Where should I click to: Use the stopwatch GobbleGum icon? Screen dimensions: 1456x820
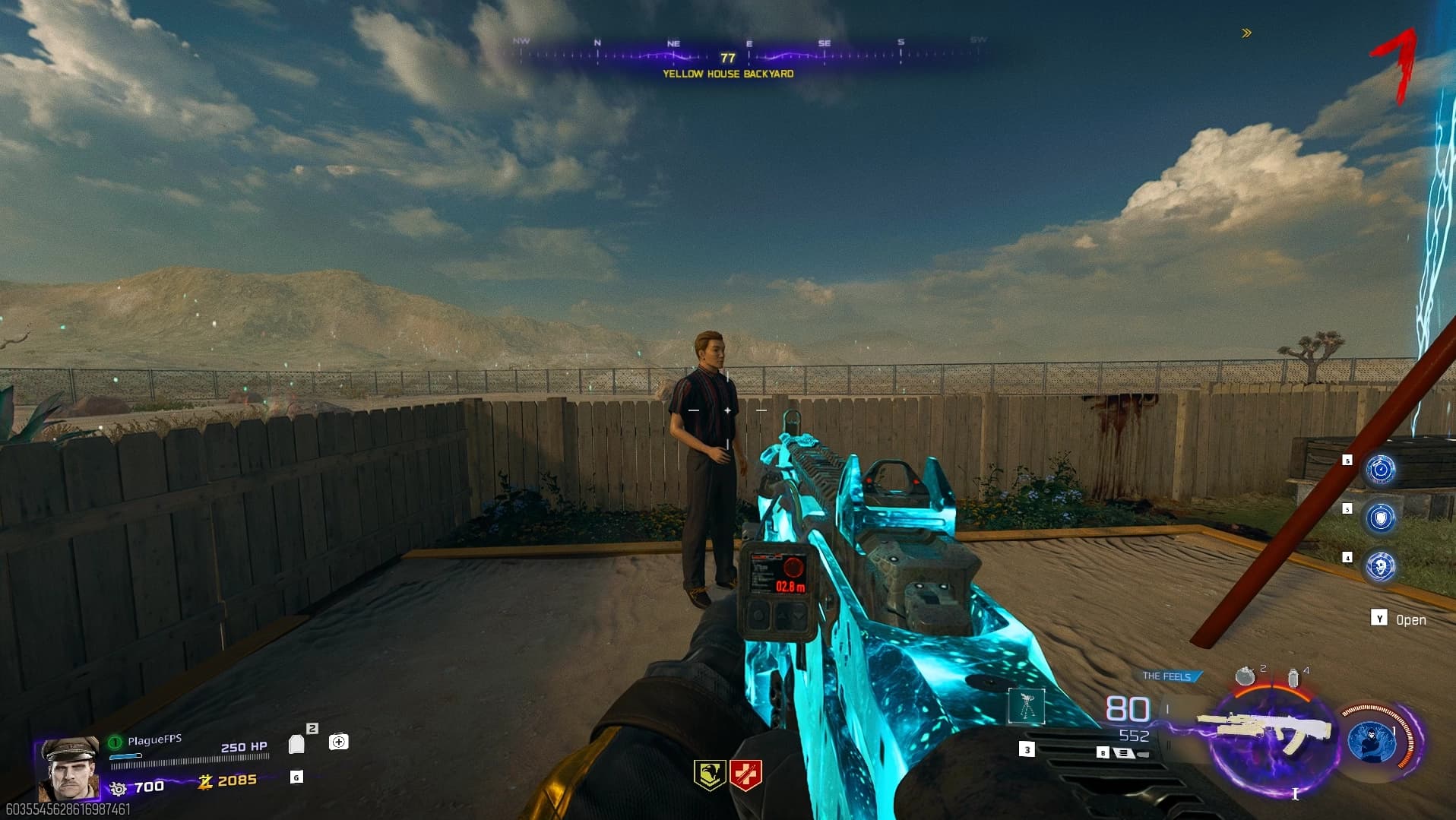point(1380,470)
